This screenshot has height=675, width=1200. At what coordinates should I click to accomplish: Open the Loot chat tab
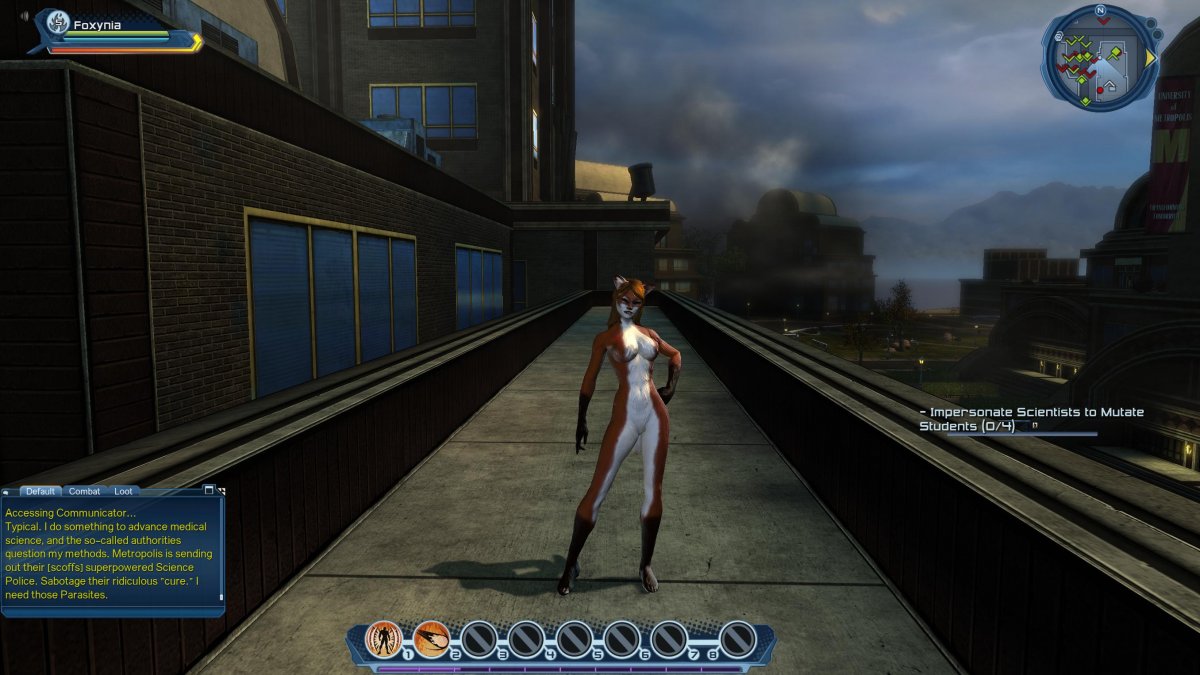coord(122,491)
